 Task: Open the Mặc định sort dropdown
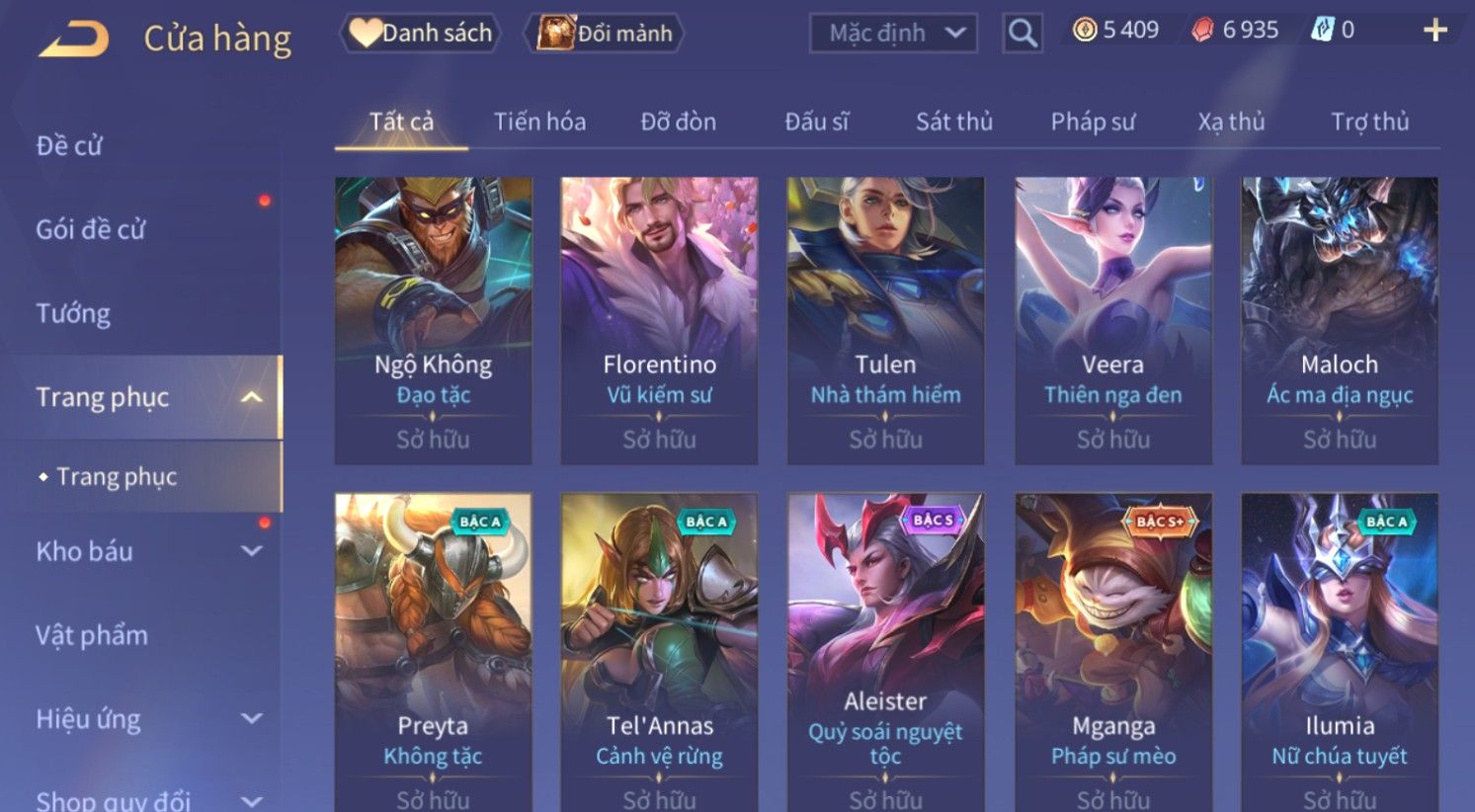pos(893,34)
